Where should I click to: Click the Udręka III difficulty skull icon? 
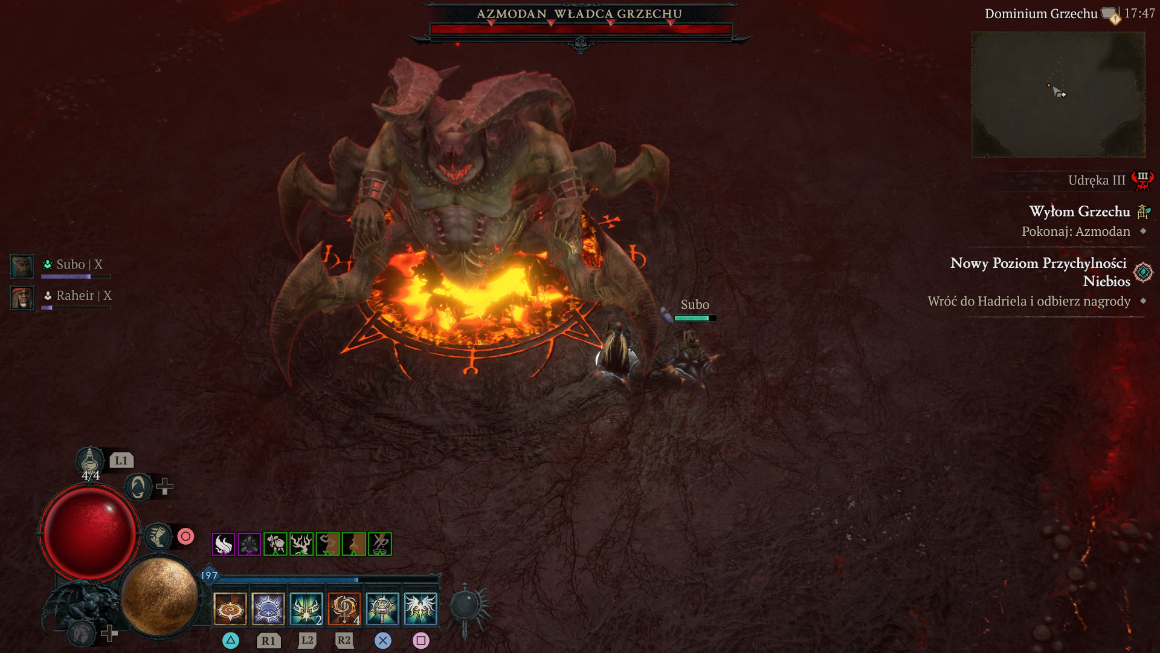(1143, 180)
